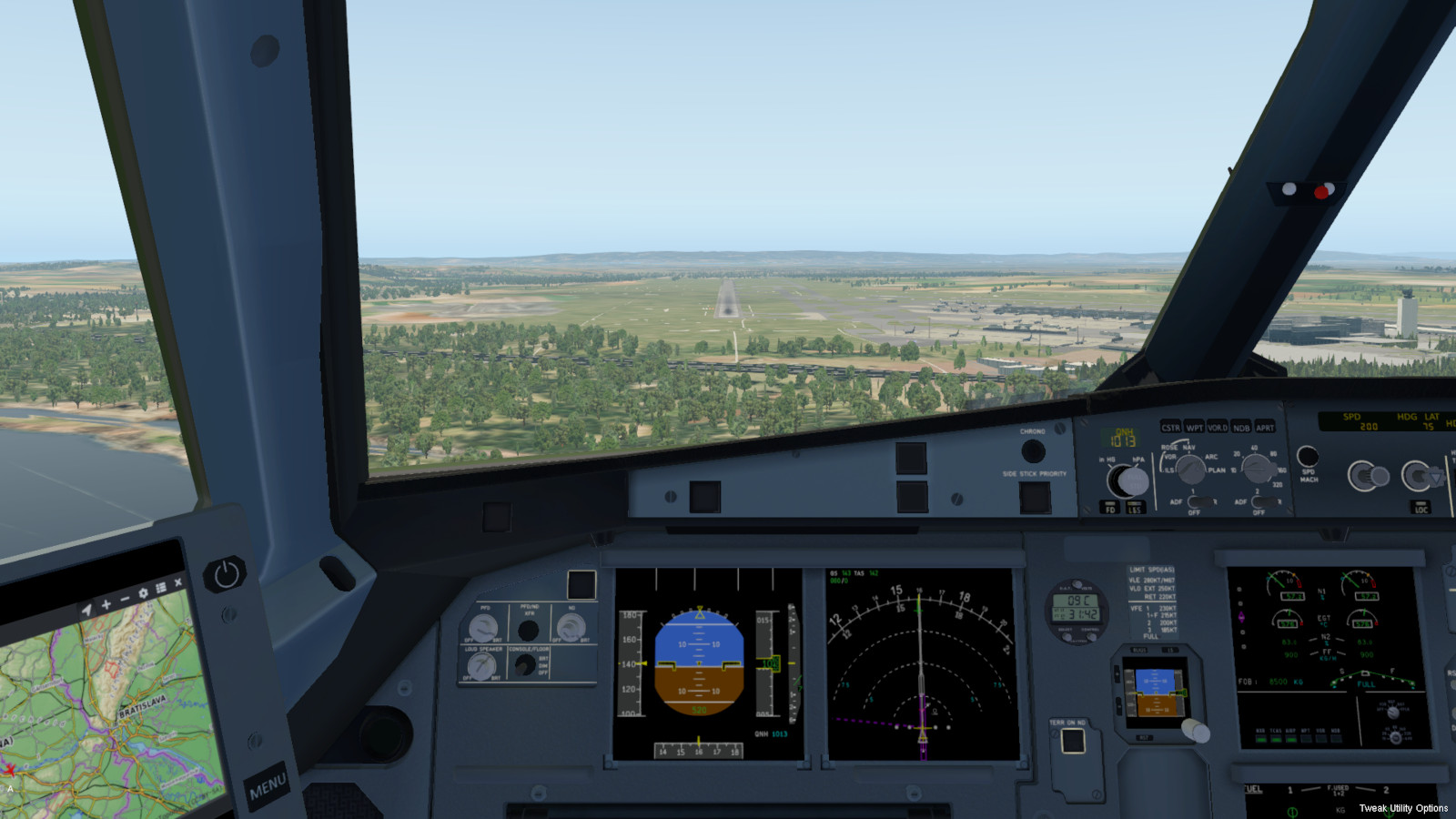1456x819 pixels.
Task: Activate the LOC autopilot button
Action: point(1421,507)
